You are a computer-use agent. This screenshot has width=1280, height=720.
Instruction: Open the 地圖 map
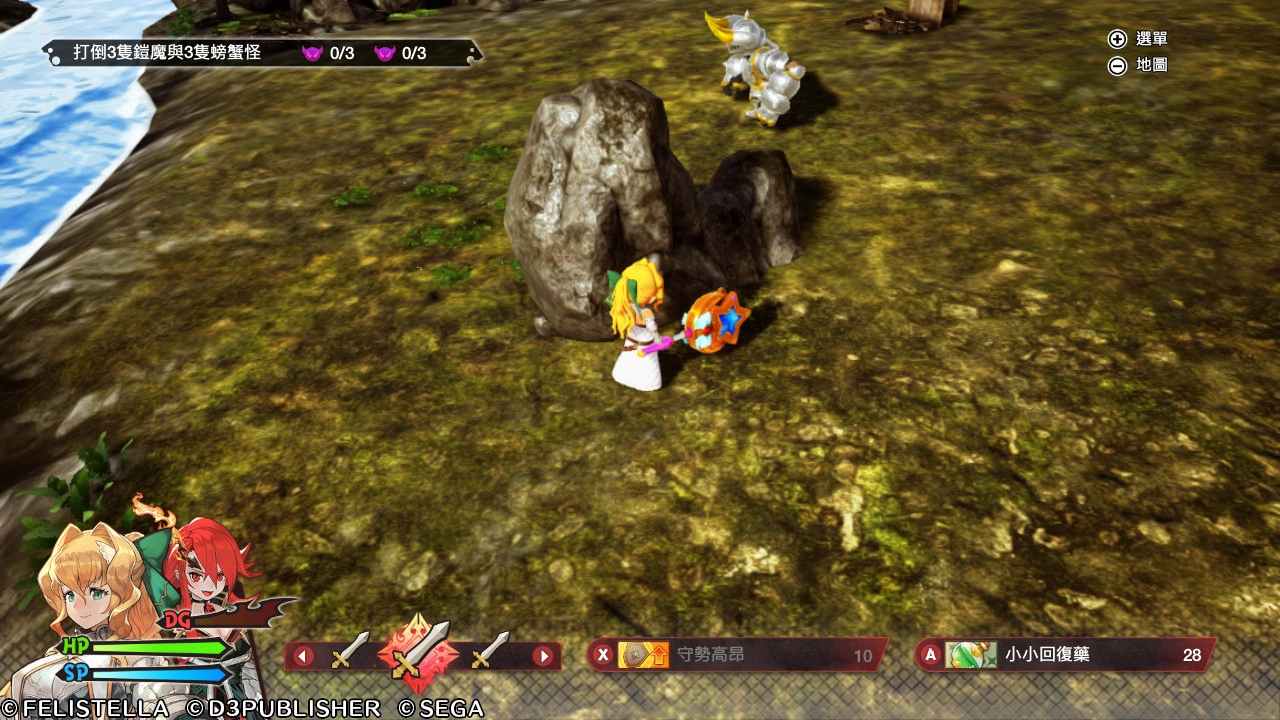tap(1138, 65)
